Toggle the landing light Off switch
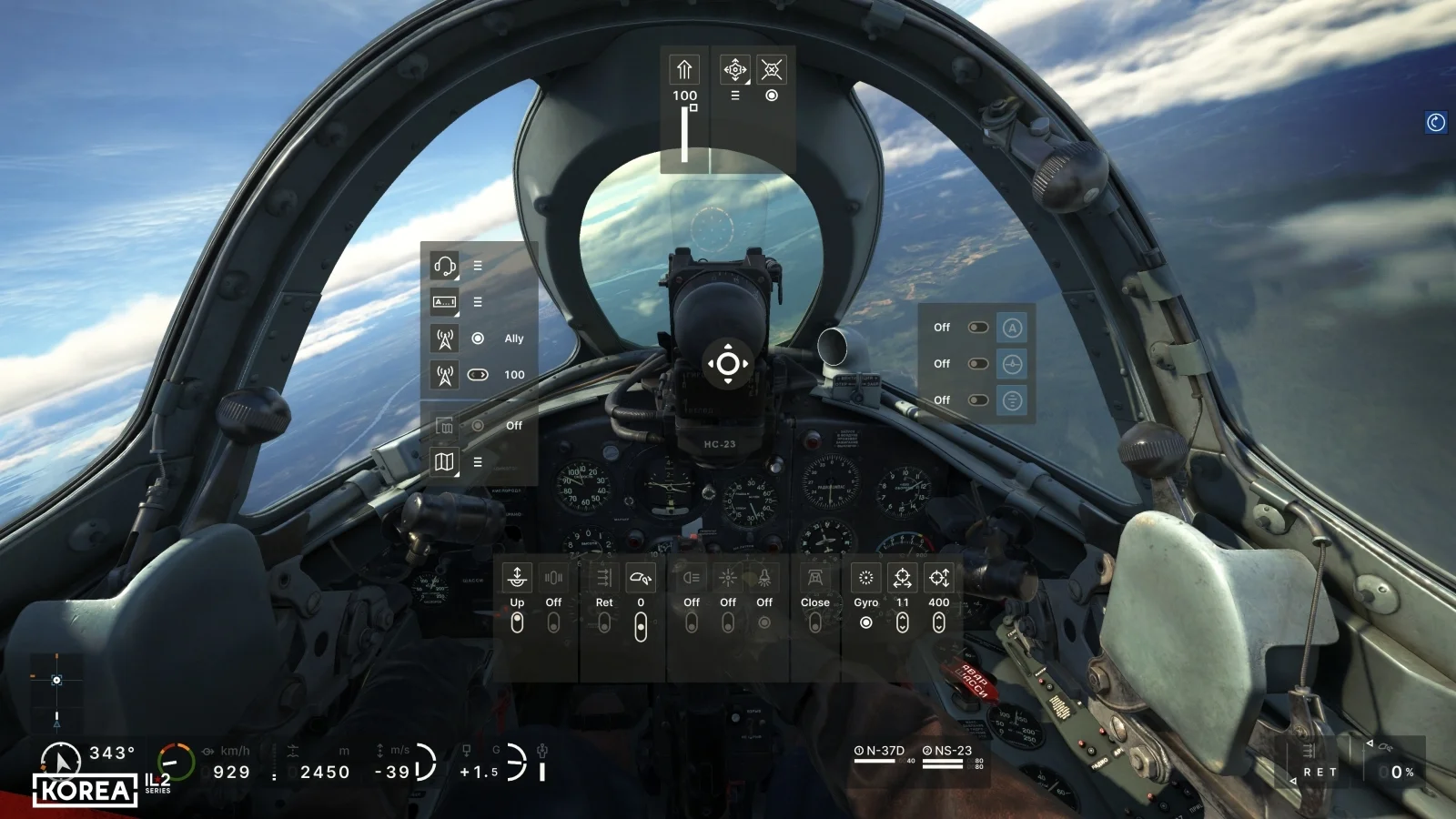Viewport: 1456px width, 819px height. click(692, 622)
